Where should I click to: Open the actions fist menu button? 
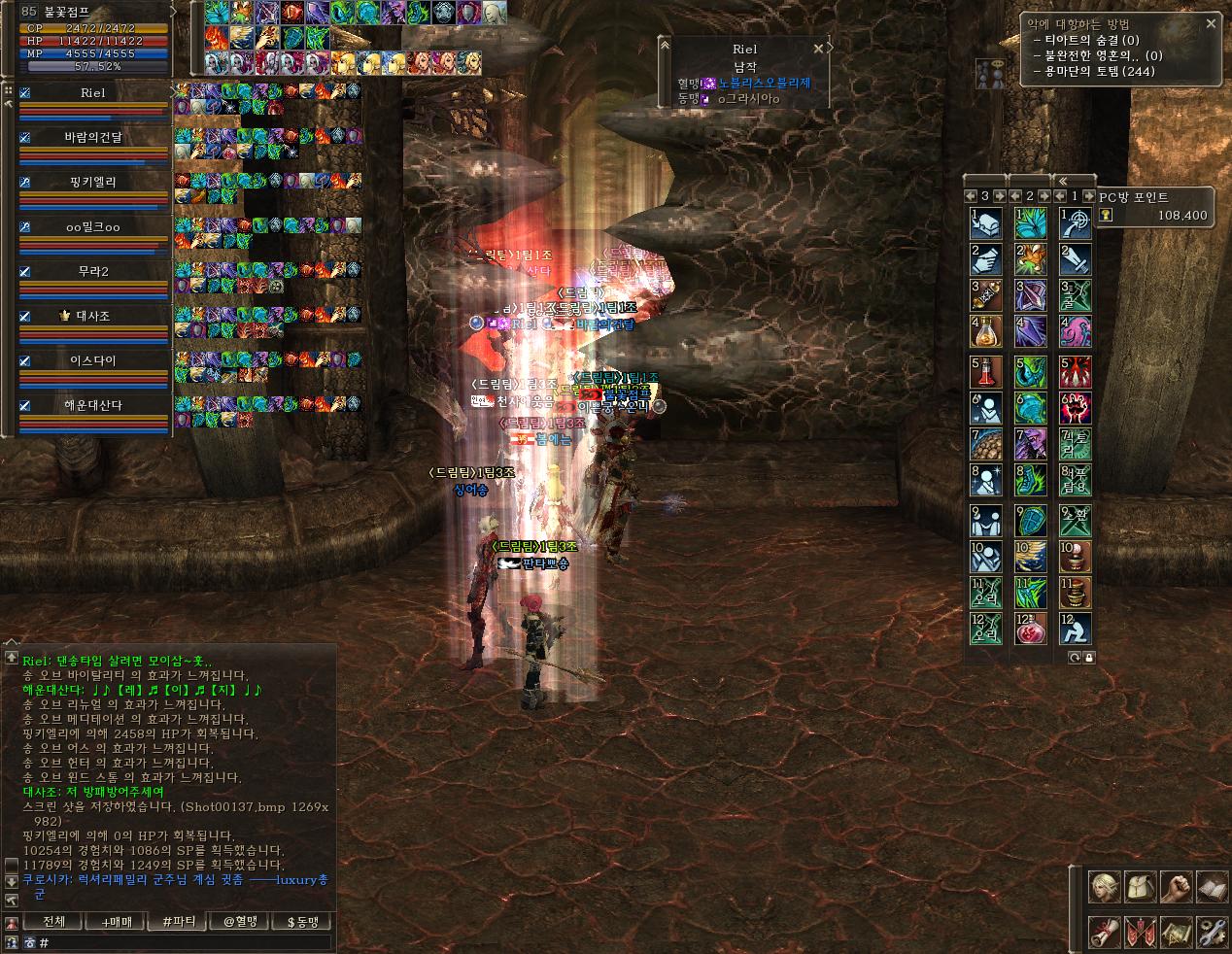[1176, 887]
